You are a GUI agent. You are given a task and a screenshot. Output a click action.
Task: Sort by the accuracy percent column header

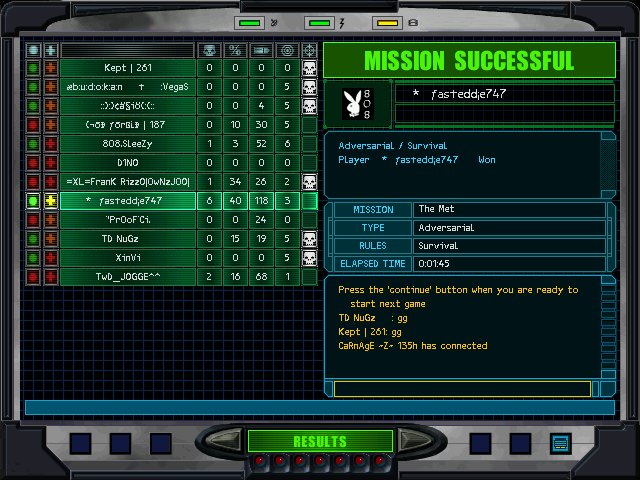[235, 49]
